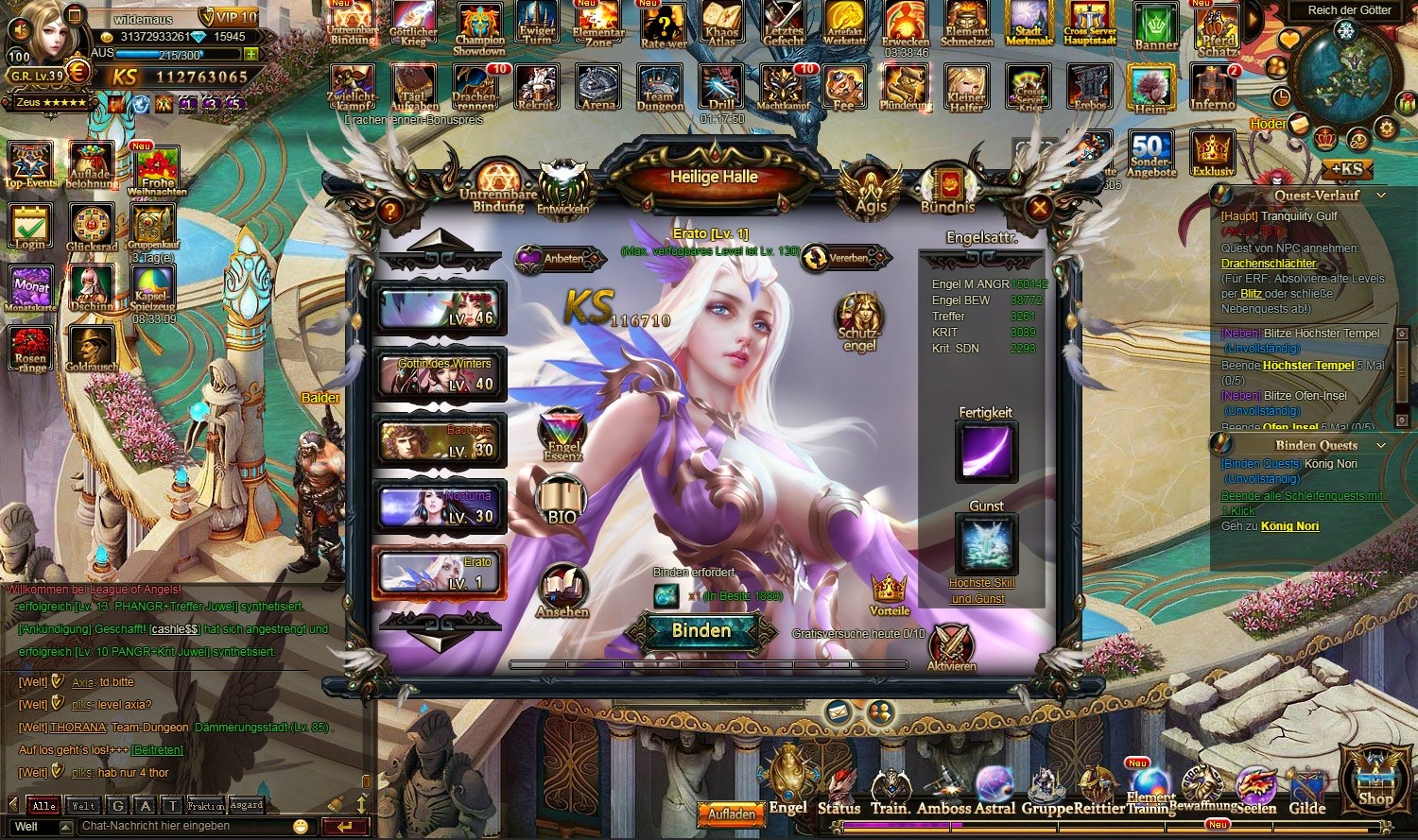The image size is (1418, 840).
Task: Select the Nocturna angel entry
Action: coord(440,506)
